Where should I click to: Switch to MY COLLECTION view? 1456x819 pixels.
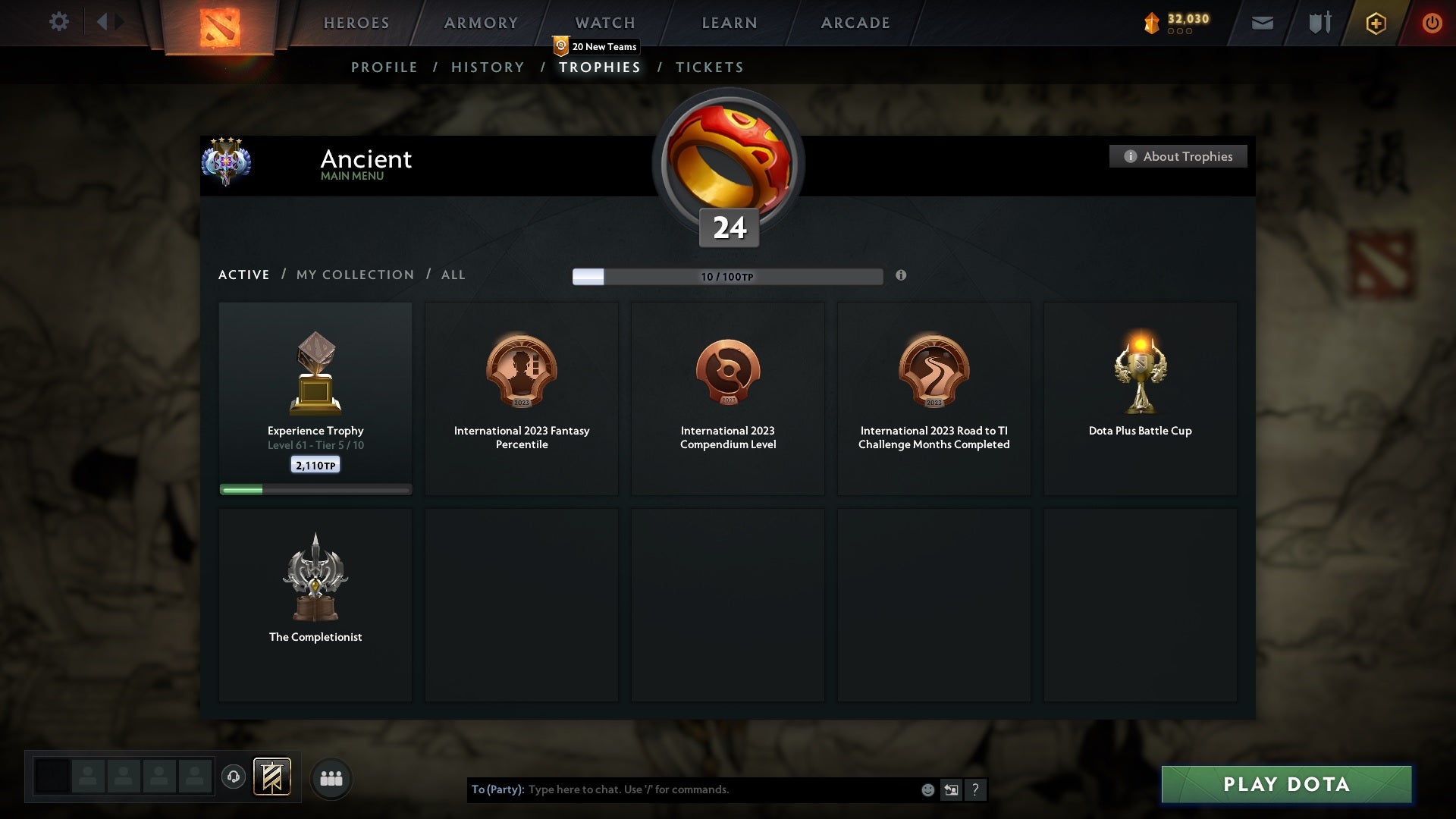point(354,275)
